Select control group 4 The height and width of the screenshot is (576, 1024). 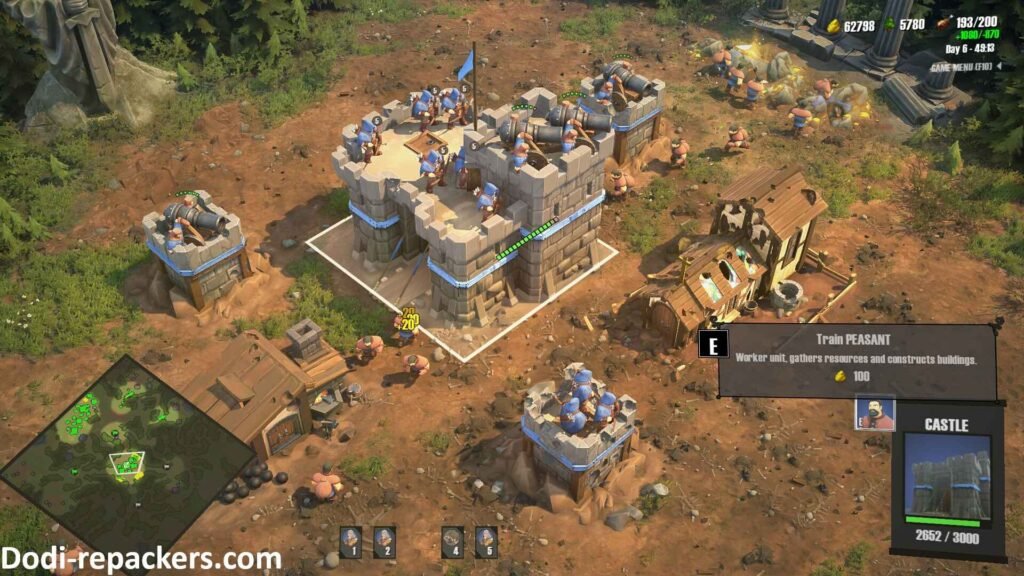point(452,541)
